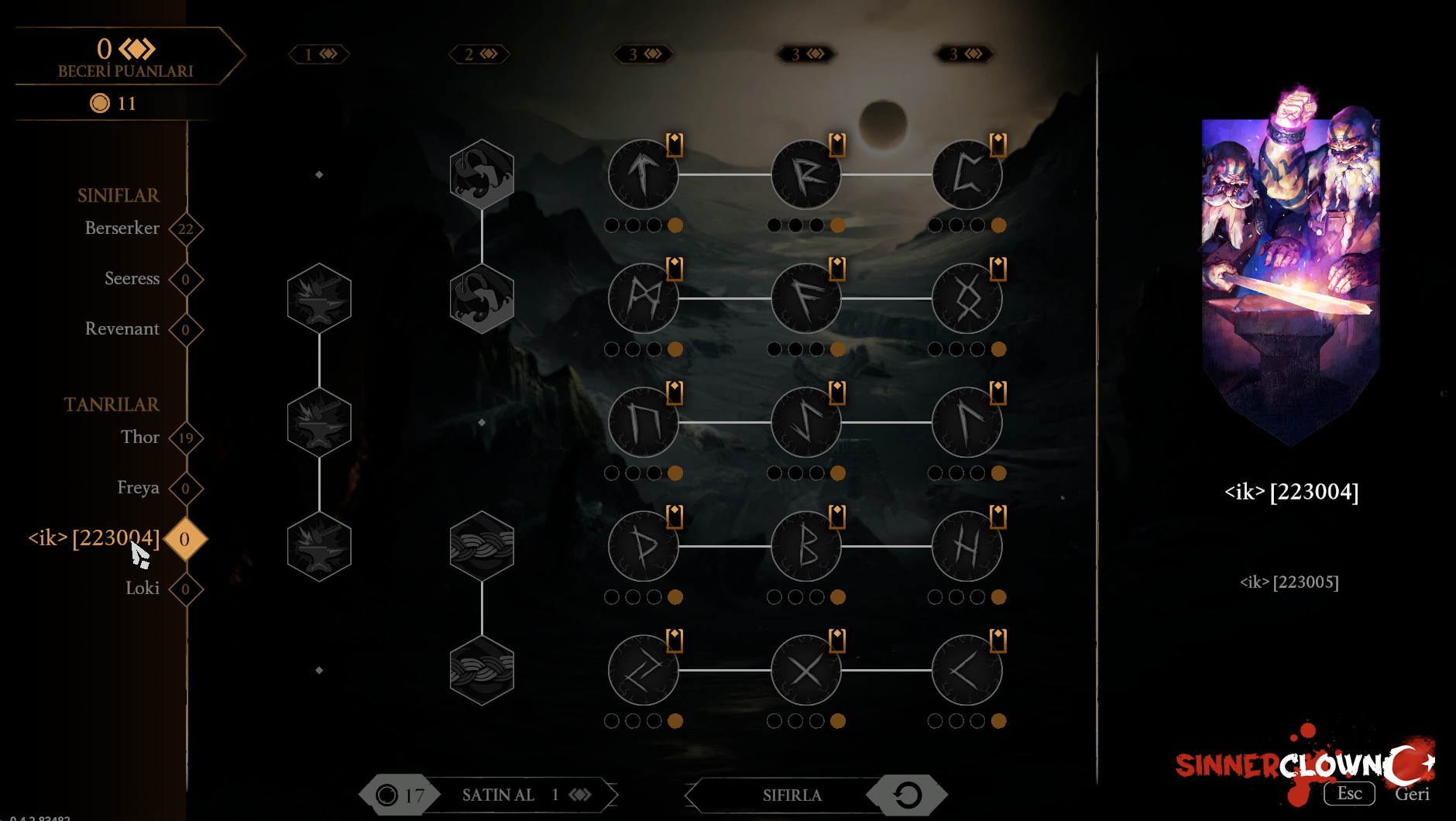1456x821 pixels.
Task: Choose the B-shaped Berkano rune skill
Action: point(805,546)
